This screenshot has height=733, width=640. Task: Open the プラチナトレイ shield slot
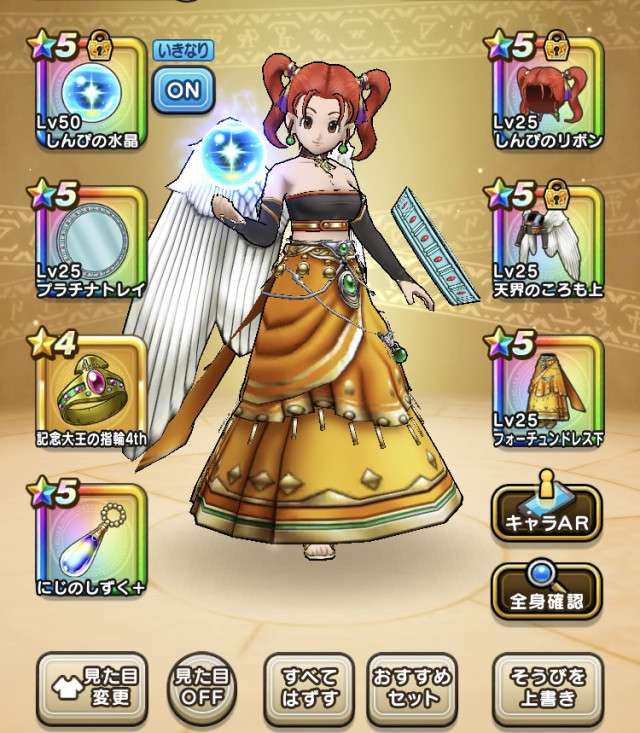pyautogui.click(x=91, y=240)
